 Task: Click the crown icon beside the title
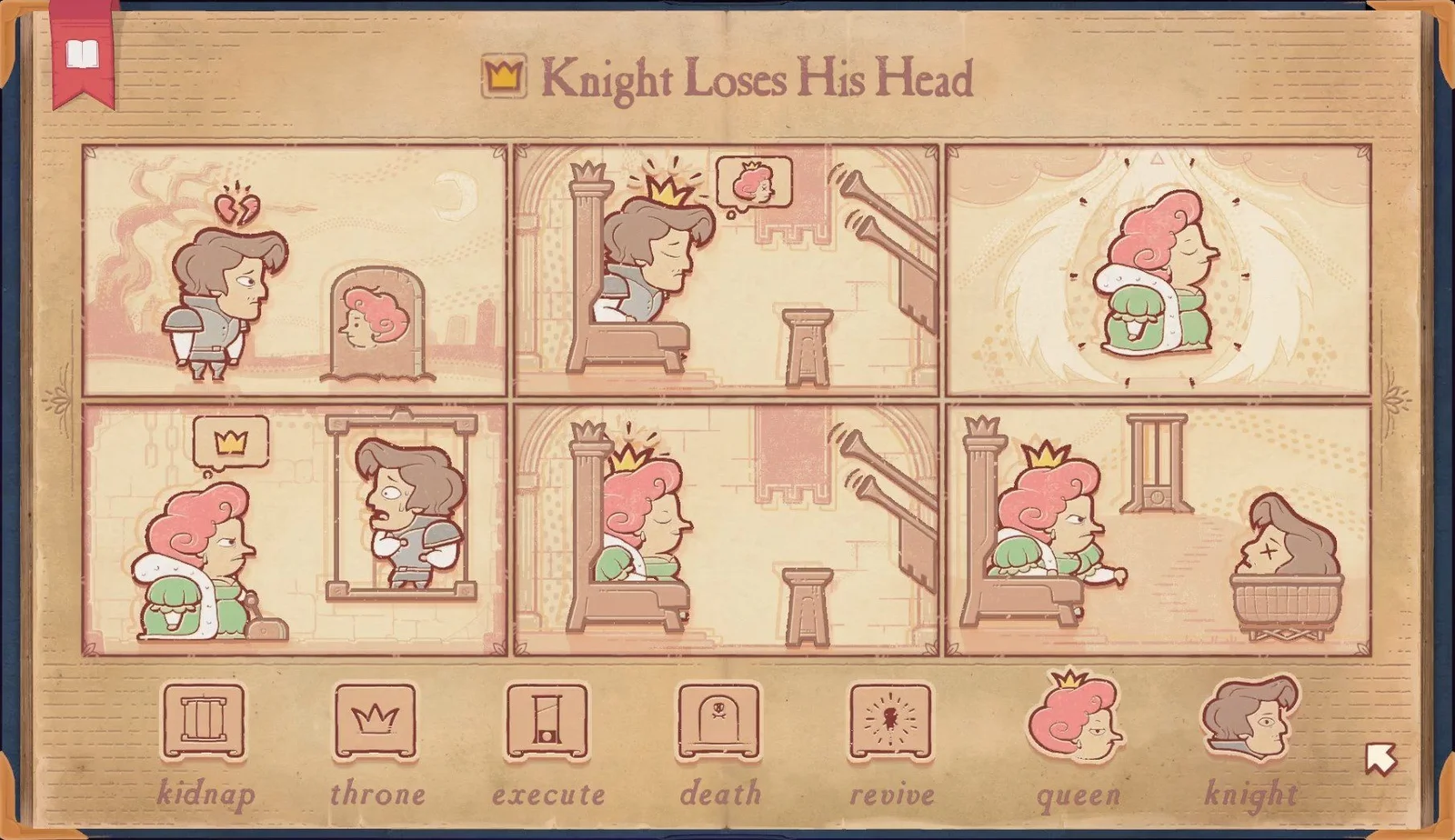coord(503,77)
